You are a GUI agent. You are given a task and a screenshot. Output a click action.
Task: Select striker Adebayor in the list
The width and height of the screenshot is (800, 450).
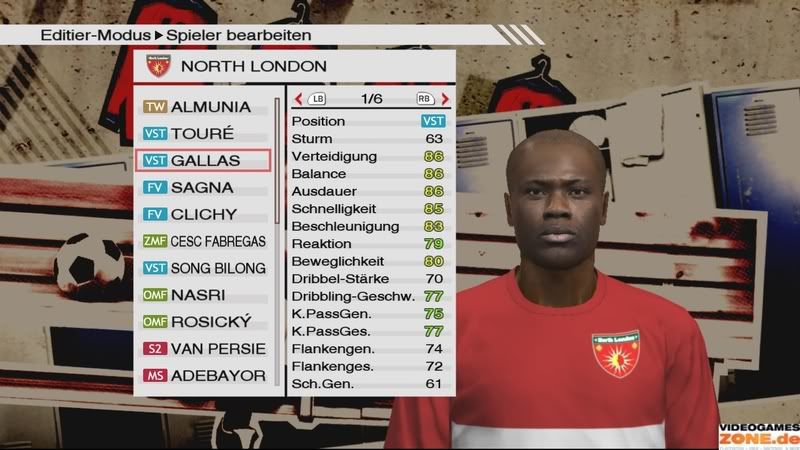click(x=205, y=377)
